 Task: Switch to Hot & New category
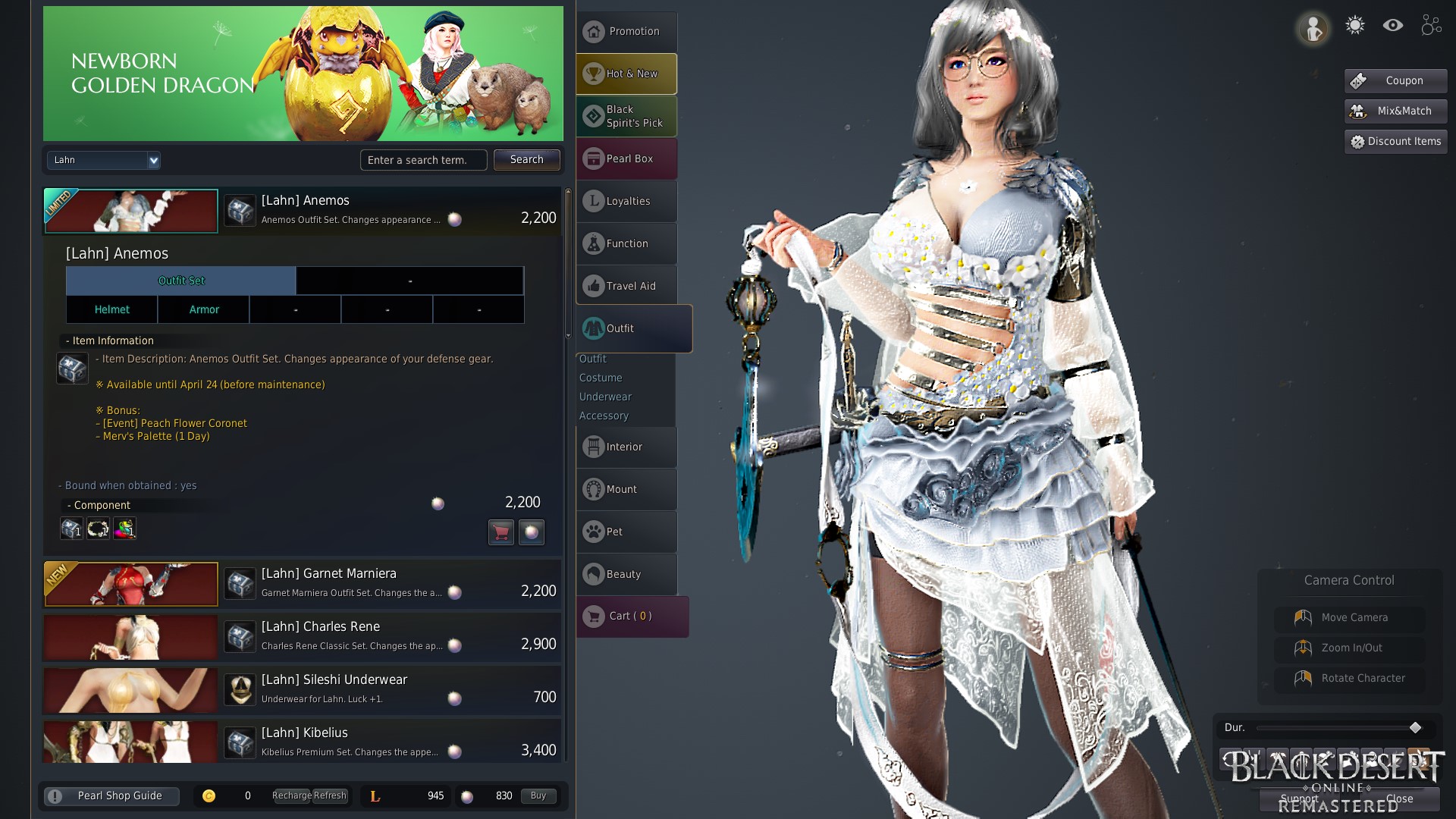point(626,74)
